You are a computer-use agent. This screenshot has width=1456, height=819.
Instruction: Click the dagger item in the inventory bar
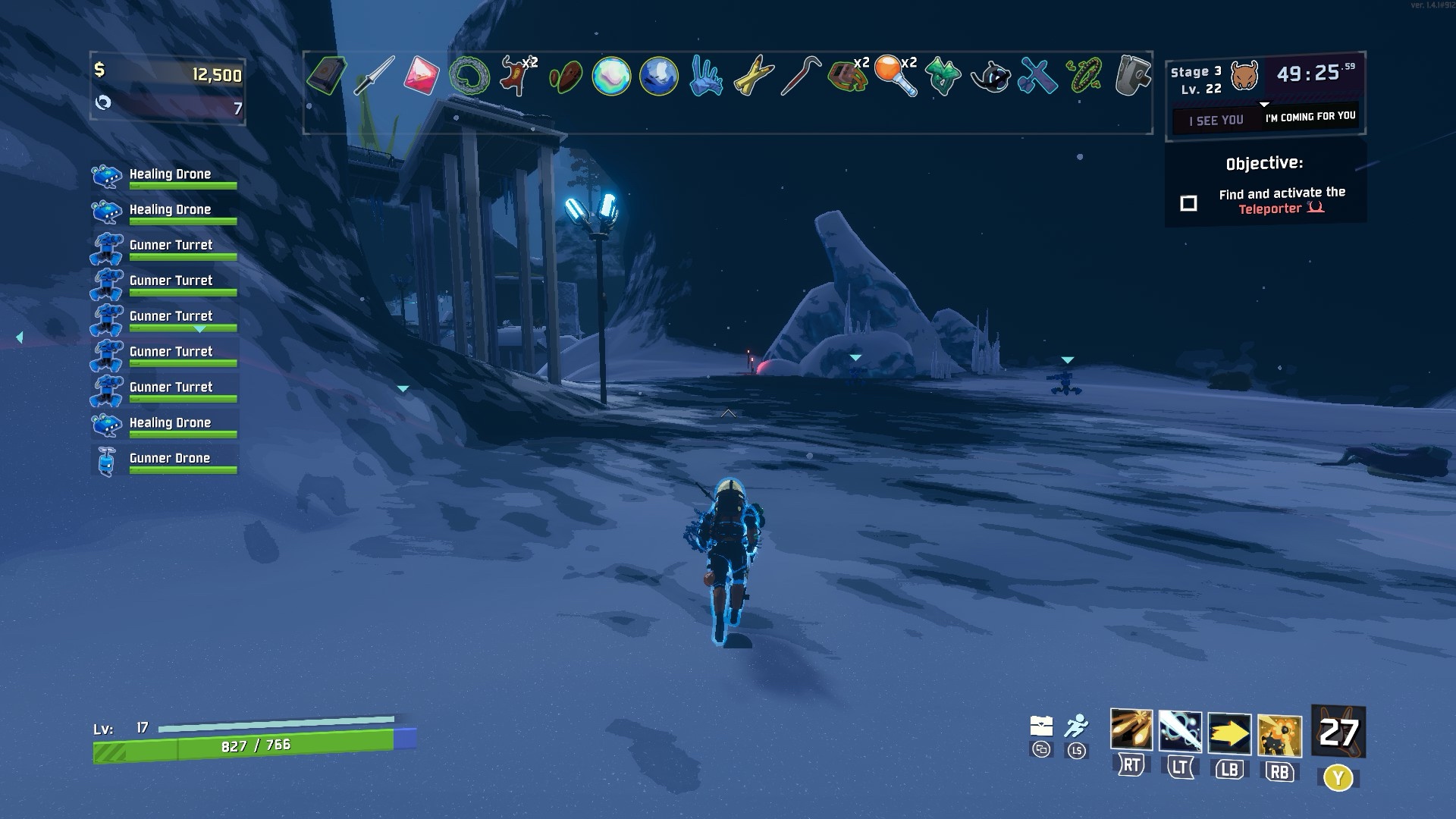(374, 75)
